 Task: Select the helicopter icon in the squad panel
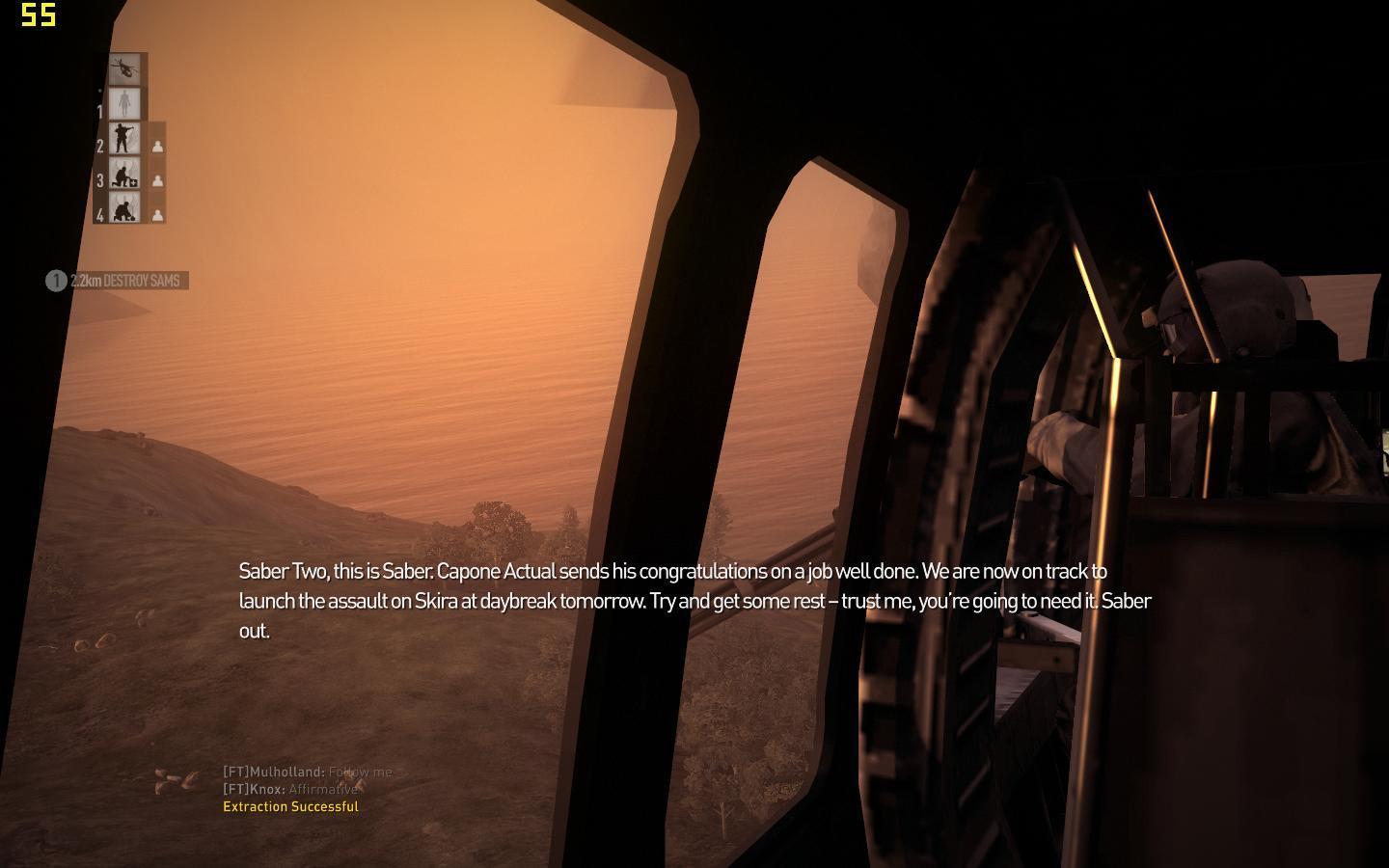click(x=124, y=68)
